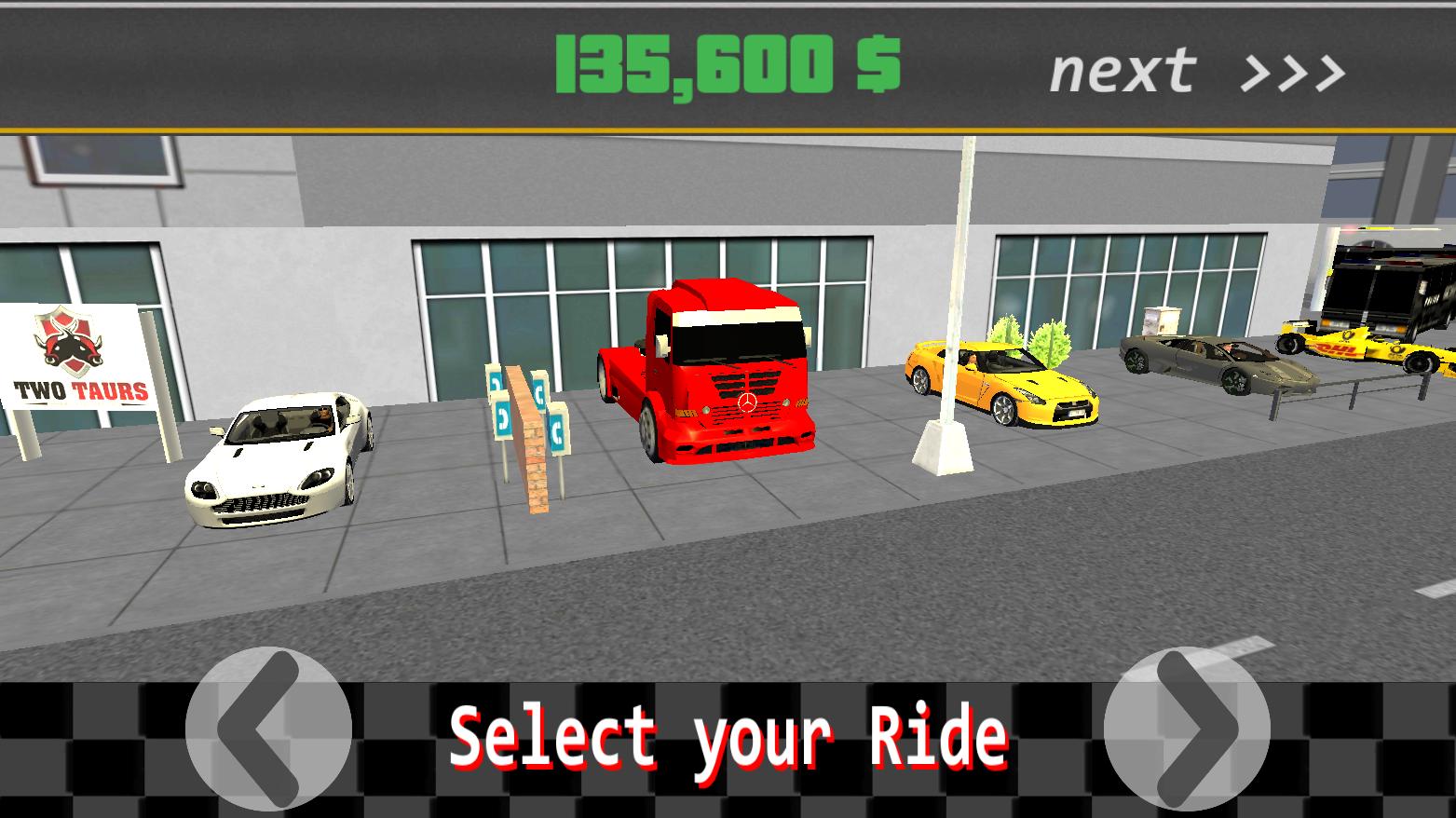This screenshot has width=1456, height=818.
Task: Show the following ride with right arrow
Action: click(1187, 729)
